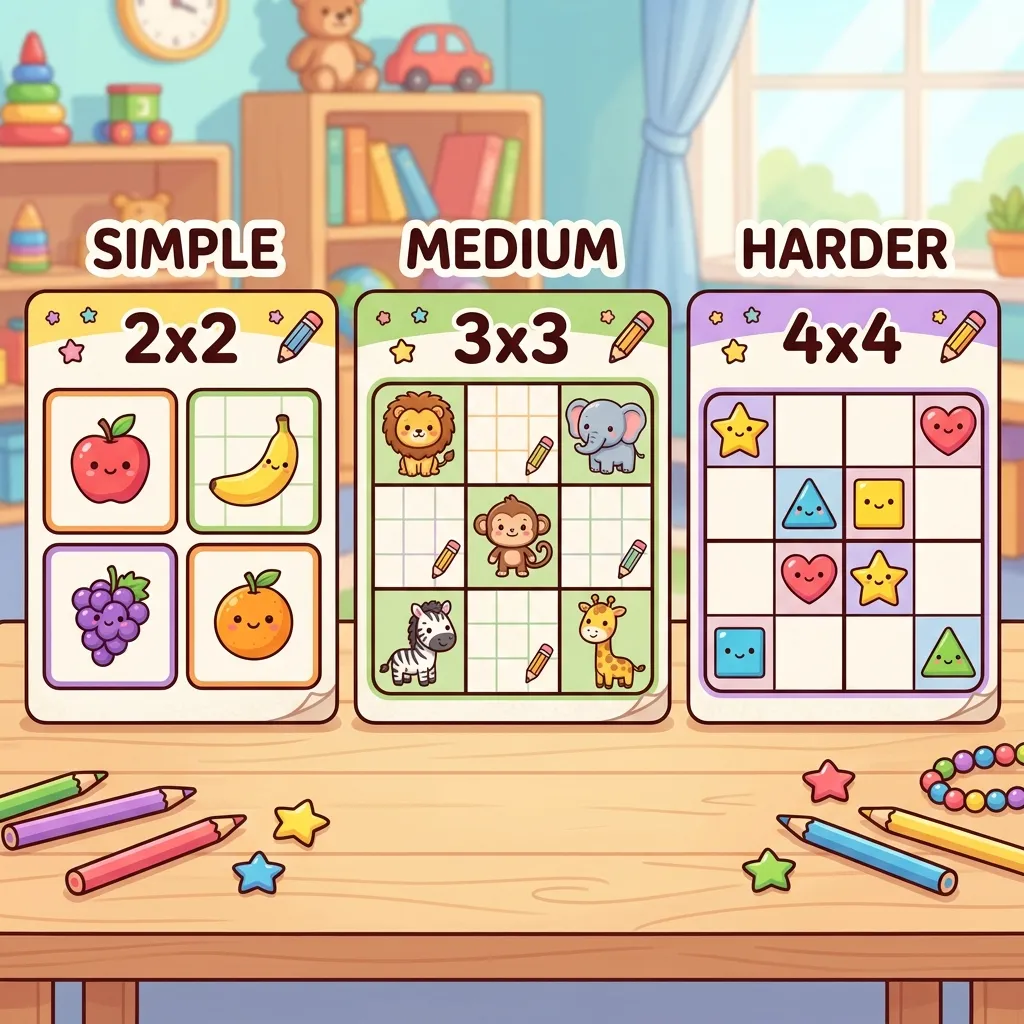Select the green triangle tile
This screenshot has width=1024, height=1024.
947,652
